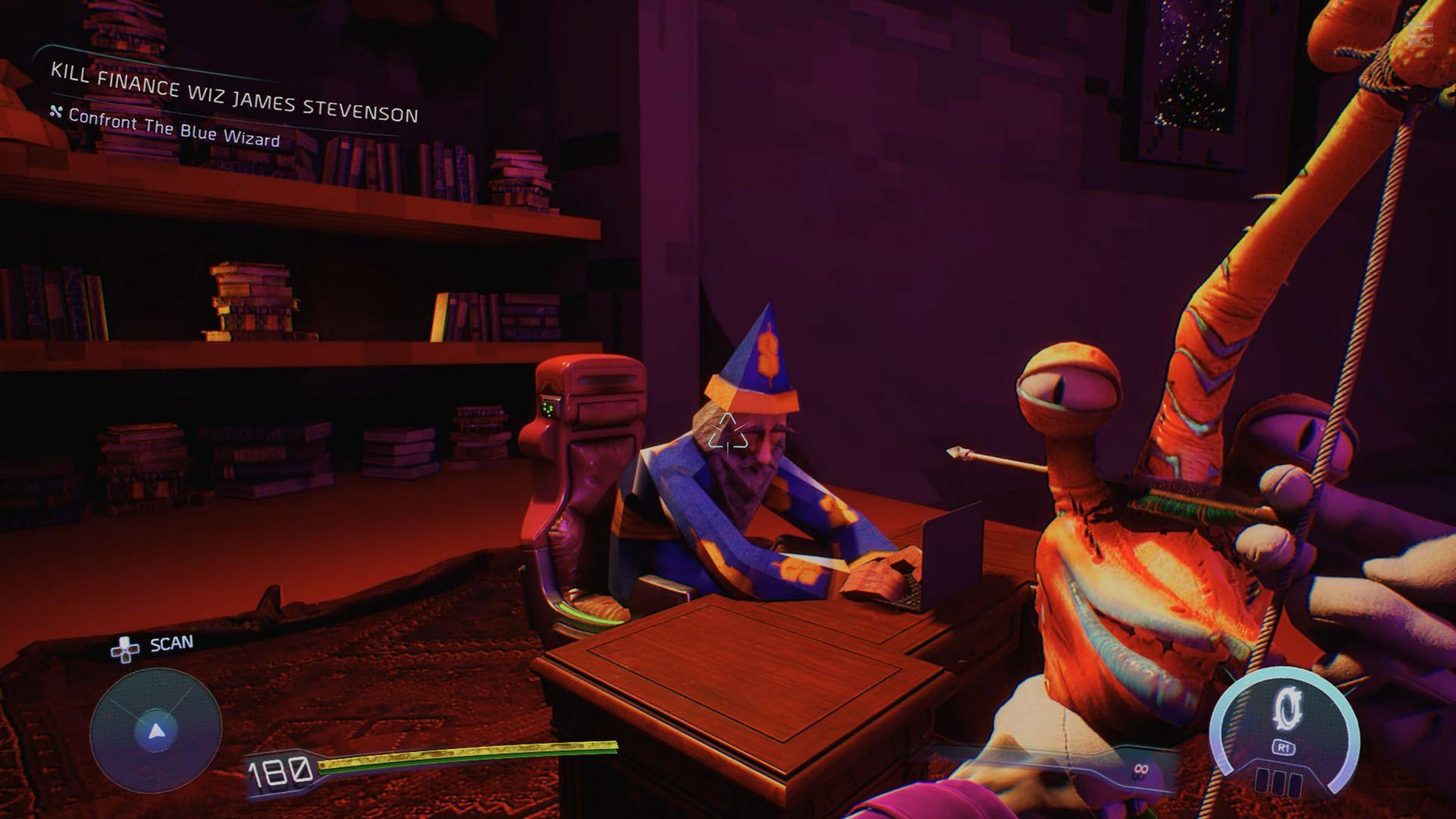1456x819 pixels.
Task: Select the SCAN d-pad icon
Action: point(125,651)
